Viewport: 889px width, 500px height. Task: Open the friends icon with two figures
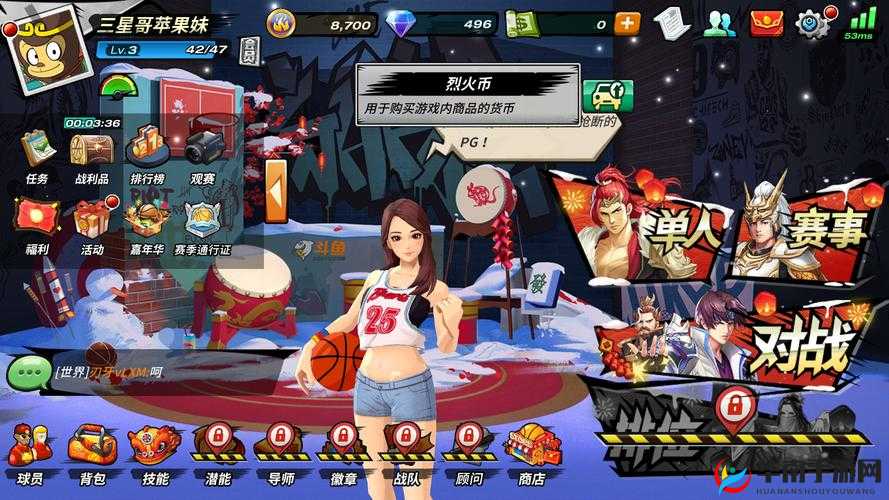tap(718, 23)
